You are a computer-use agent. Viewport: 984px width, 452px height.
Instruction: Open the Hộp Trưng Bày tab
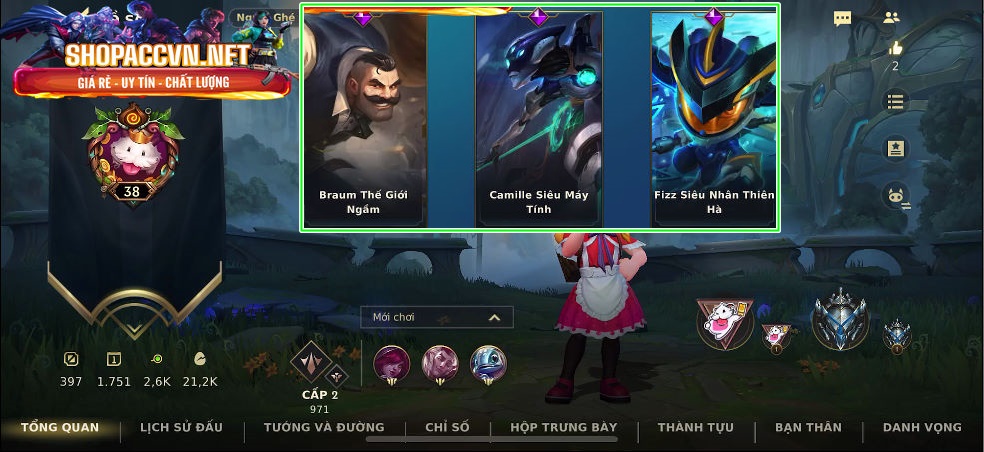click(x=564, y=428)
